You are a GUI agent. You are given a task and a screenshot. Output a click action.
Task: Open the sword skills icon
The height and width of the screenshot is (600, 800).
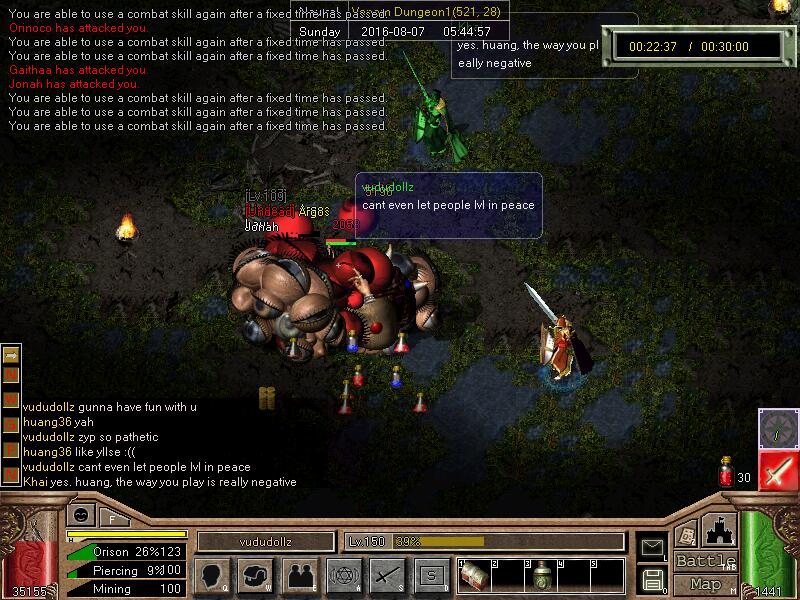click(x=387, y=575)
